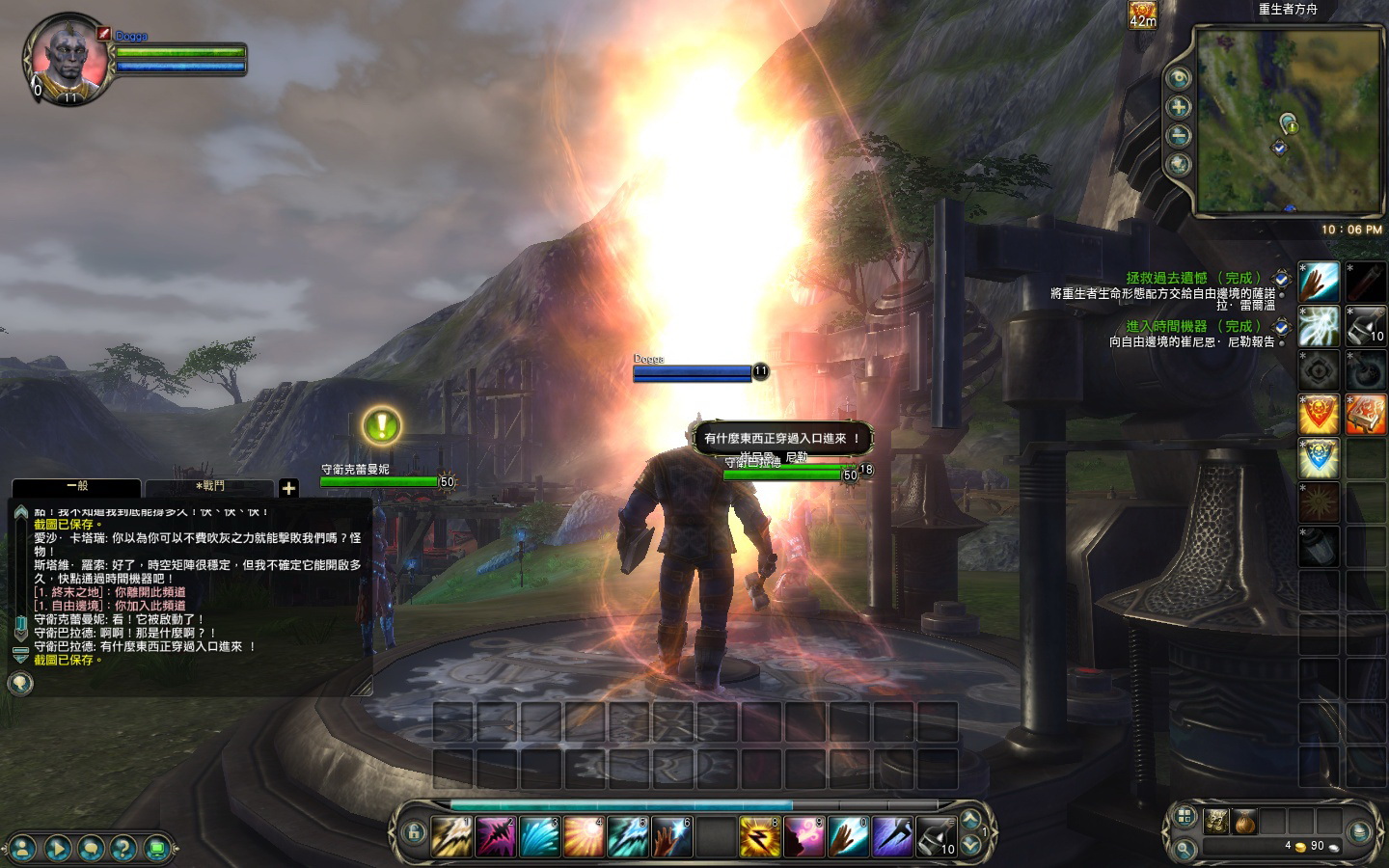
Task: Toggle the hotbar lock padlock
Action: tap(414, 832)
